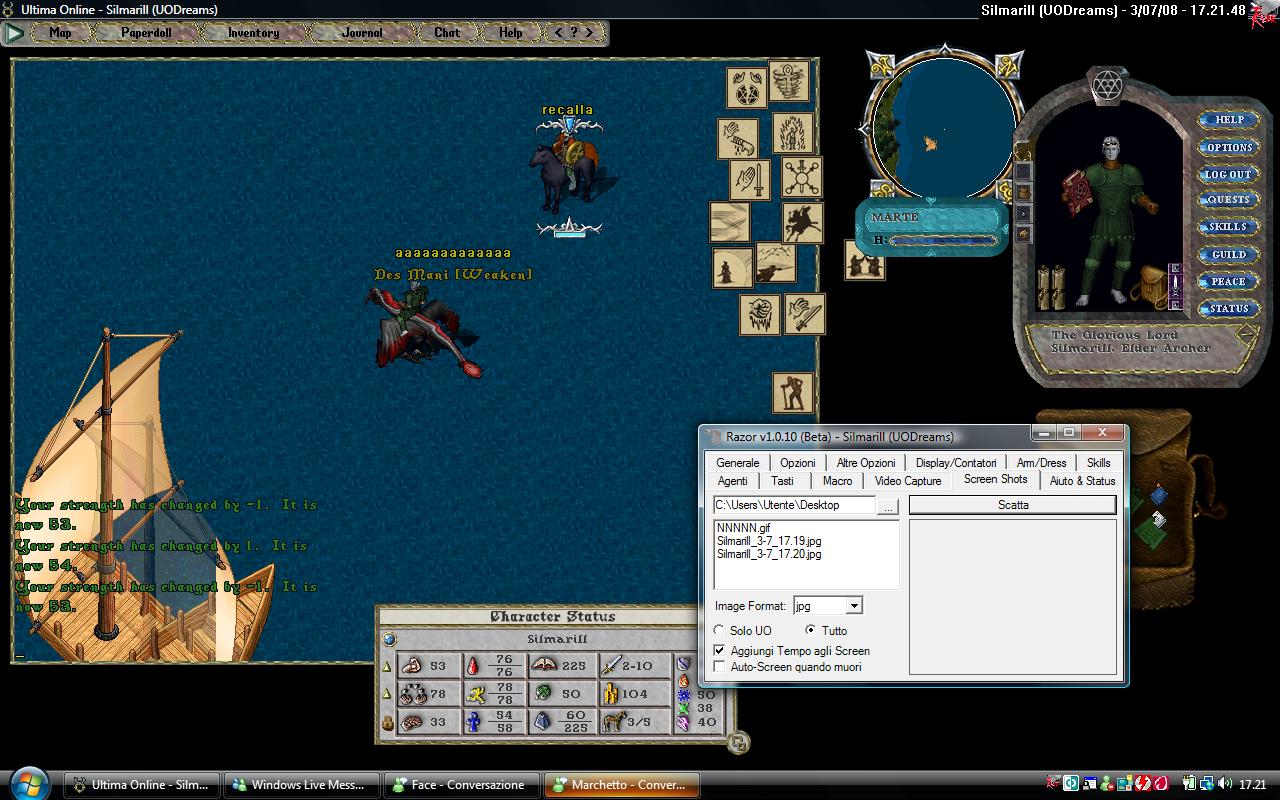The image size is (1280, 800).
Task: Show the Journal window
Action: pyautogui.click(x=362, y=32)
